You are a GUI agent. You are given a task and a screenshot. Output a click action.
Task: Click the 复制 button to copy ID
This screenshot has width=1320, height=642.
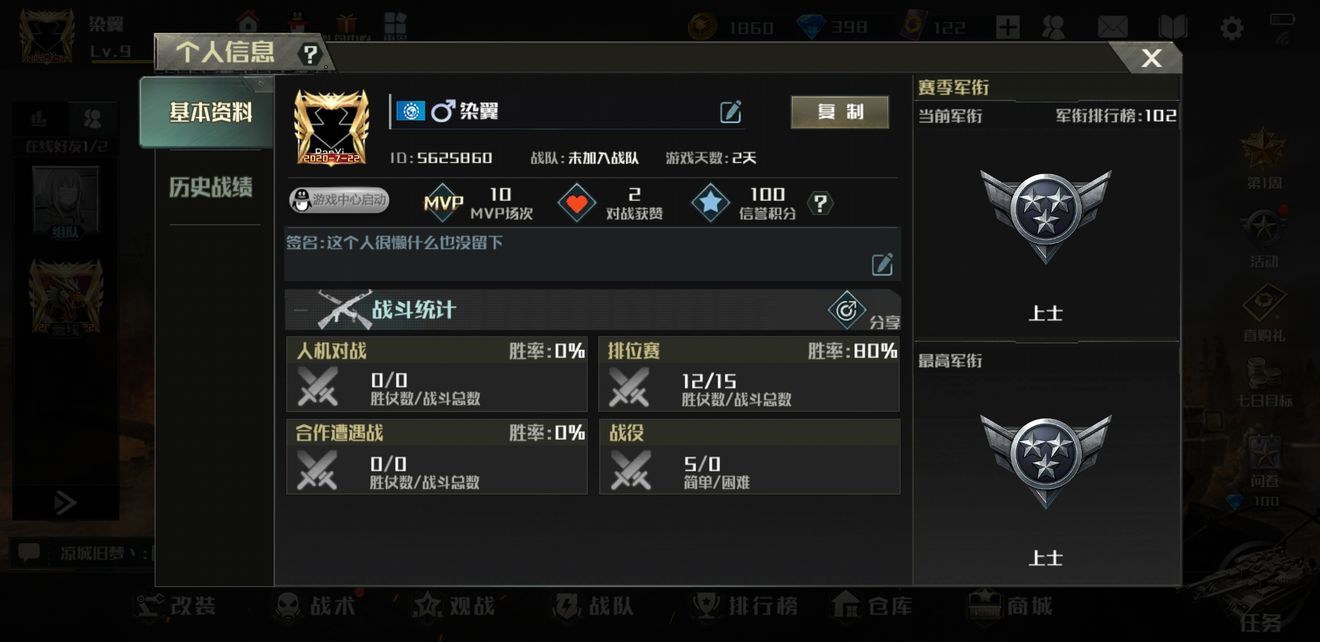(x=839, y=112)
